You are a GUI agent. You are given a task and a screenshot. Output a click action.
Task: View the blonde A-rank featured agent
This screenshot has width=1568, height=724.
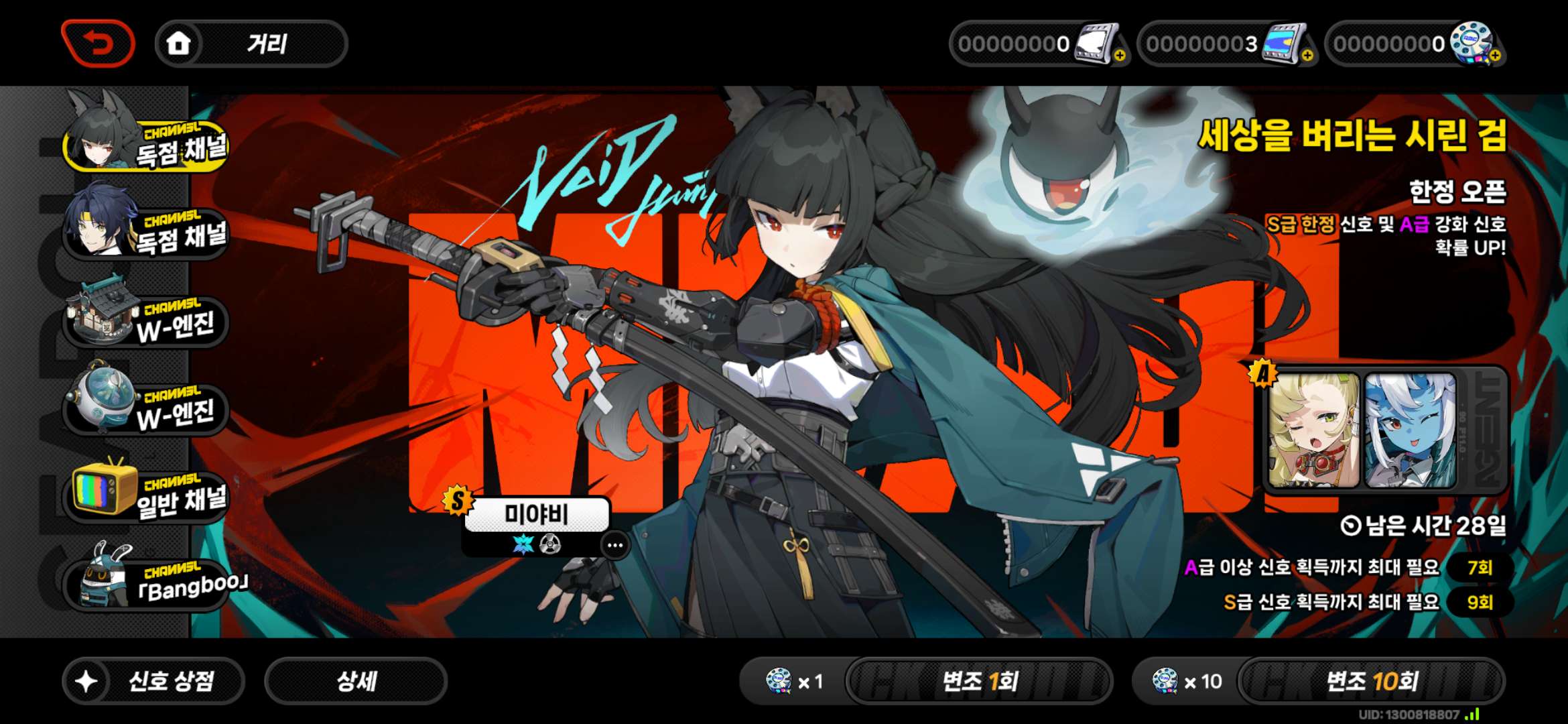point(1313,430)
